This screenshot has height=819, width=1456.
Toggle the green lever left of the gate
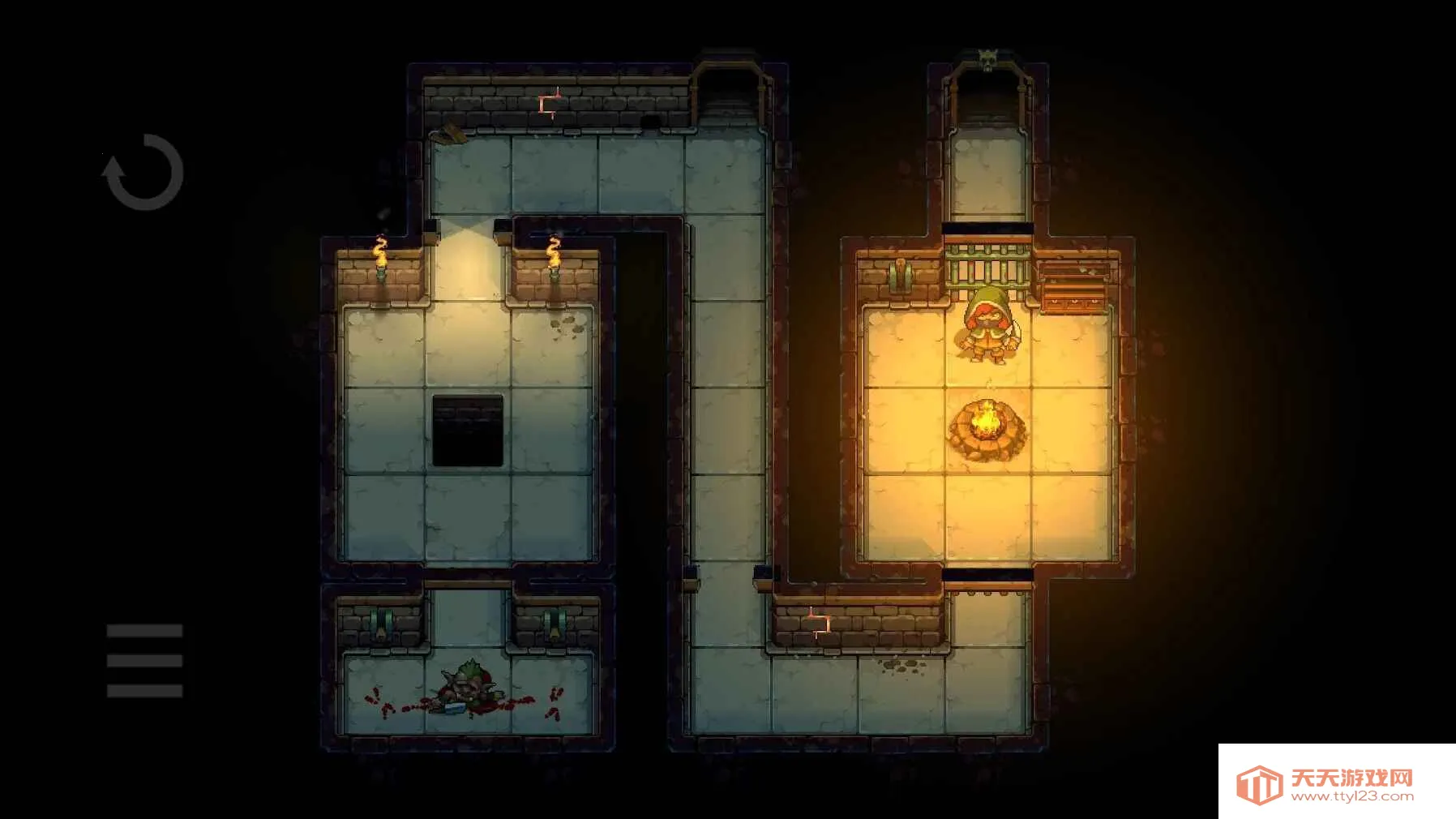pos(900,274)
